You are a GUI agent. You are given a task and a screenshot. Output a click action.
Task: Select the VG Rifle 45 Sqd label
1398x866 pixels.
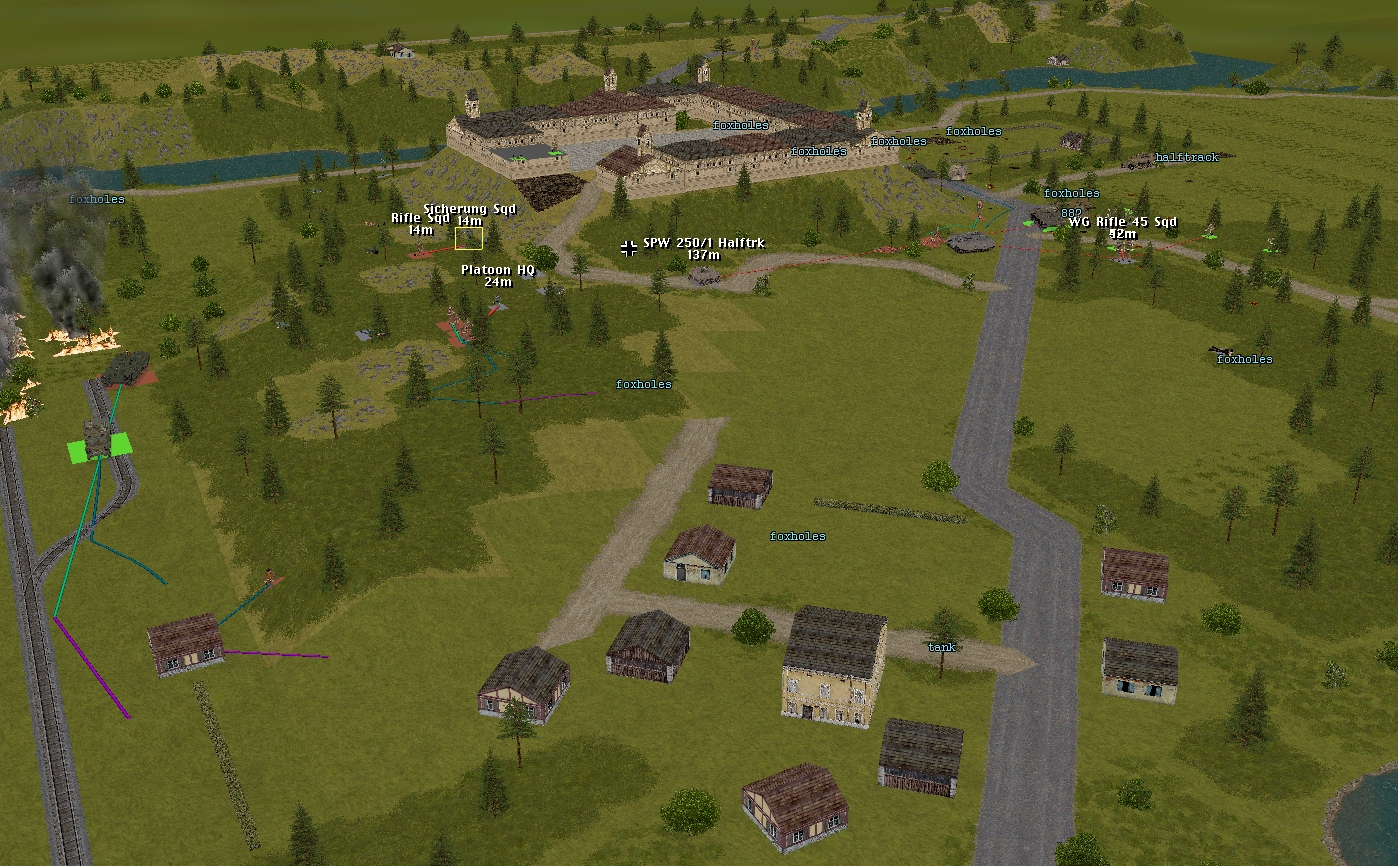click(1122, 222)
